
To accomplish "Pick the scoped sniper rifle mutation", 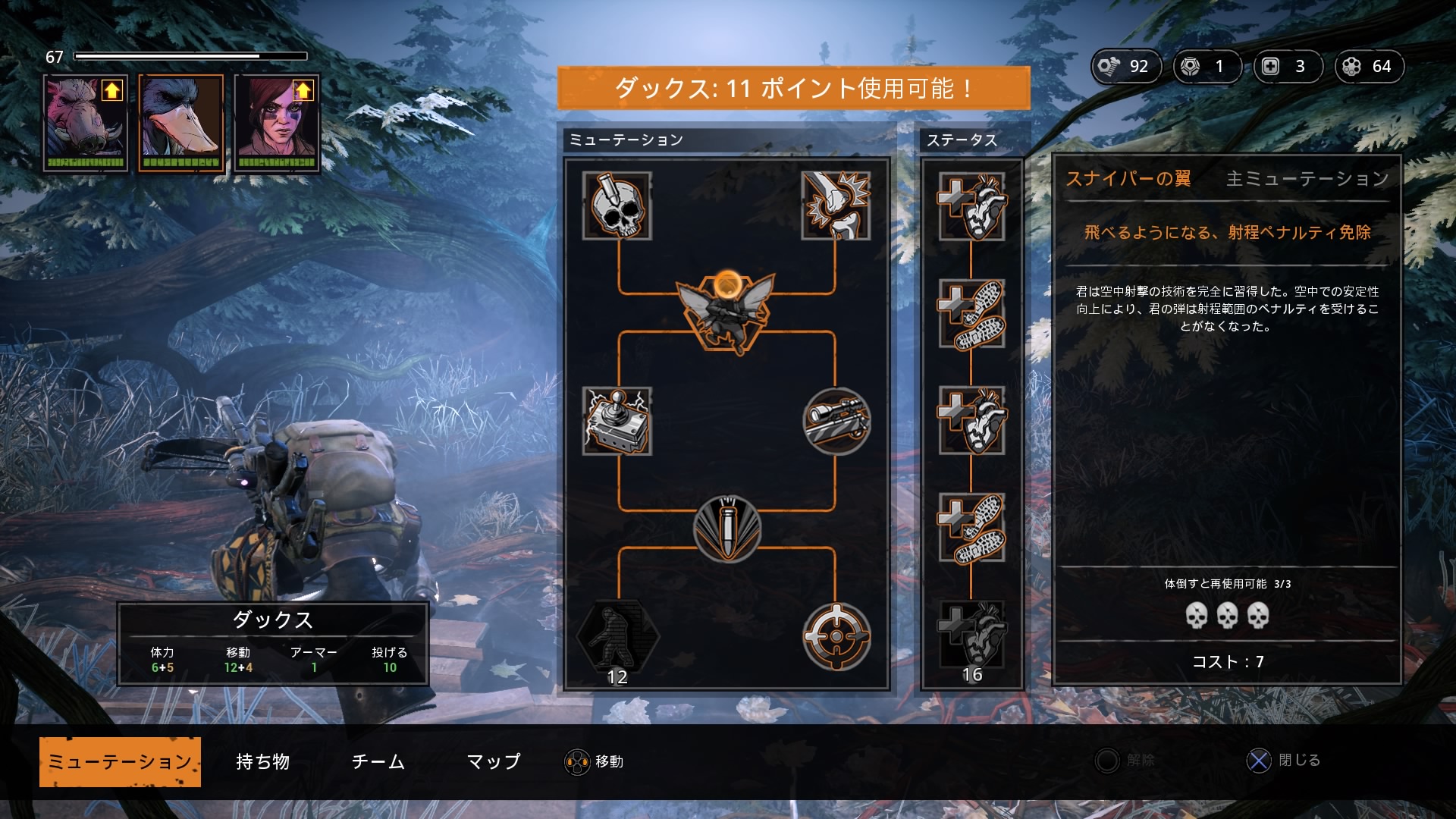I will click(836, 421).
